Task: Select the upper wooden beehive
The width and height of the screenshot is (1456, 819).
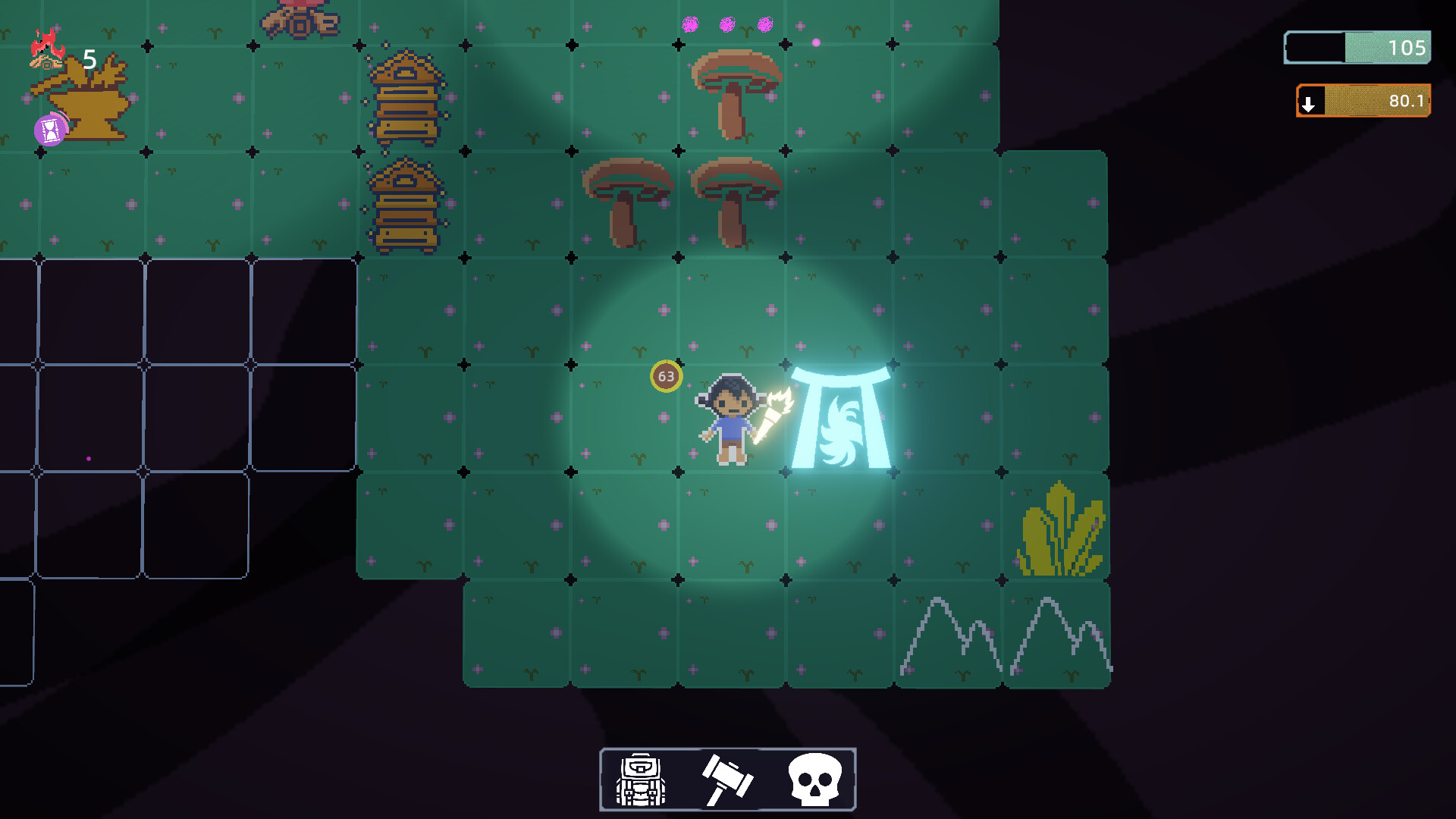Action: [x=407, y=95]
